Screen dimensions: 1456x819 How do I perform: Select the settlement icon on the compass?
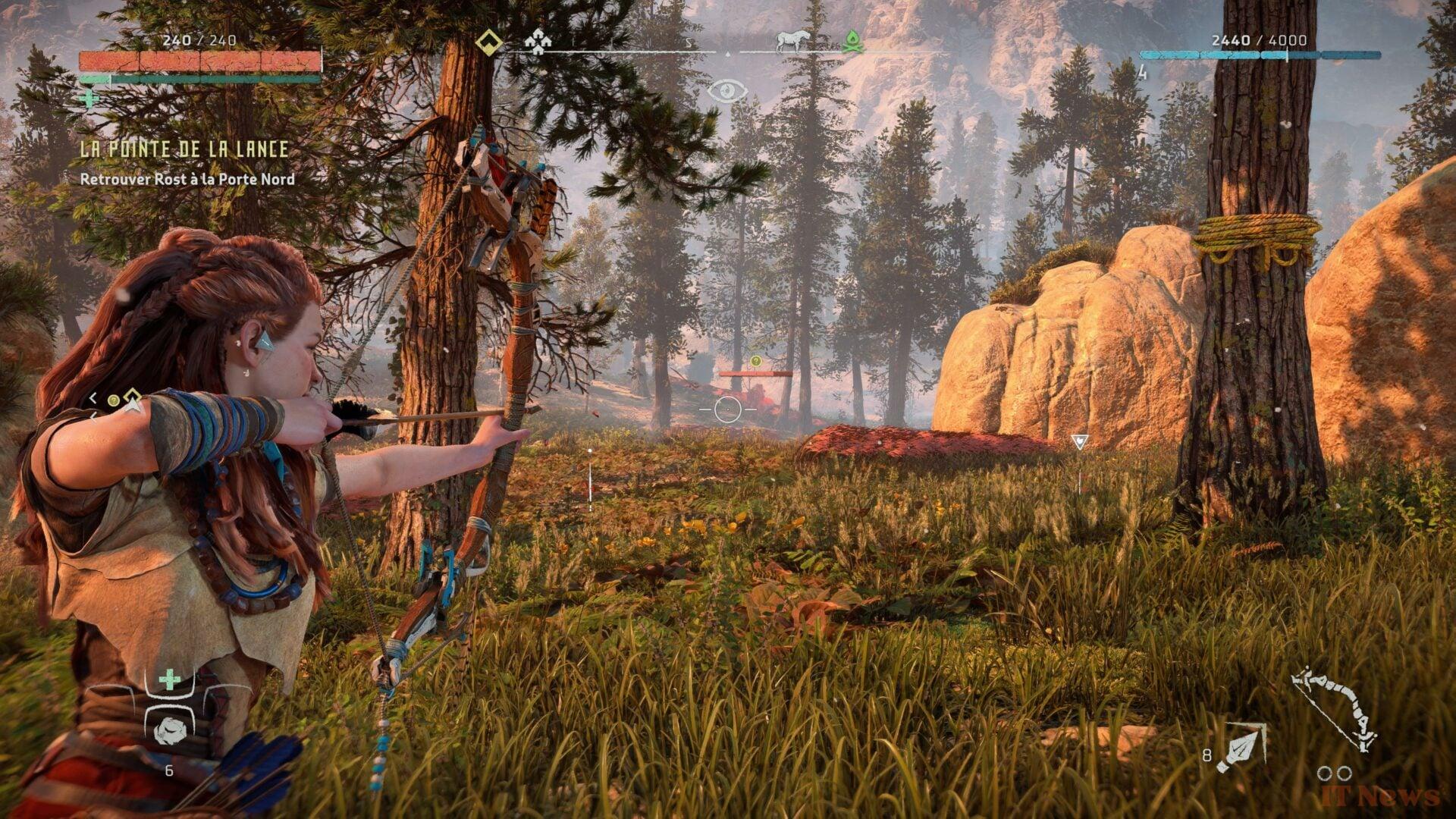point(537,42)
